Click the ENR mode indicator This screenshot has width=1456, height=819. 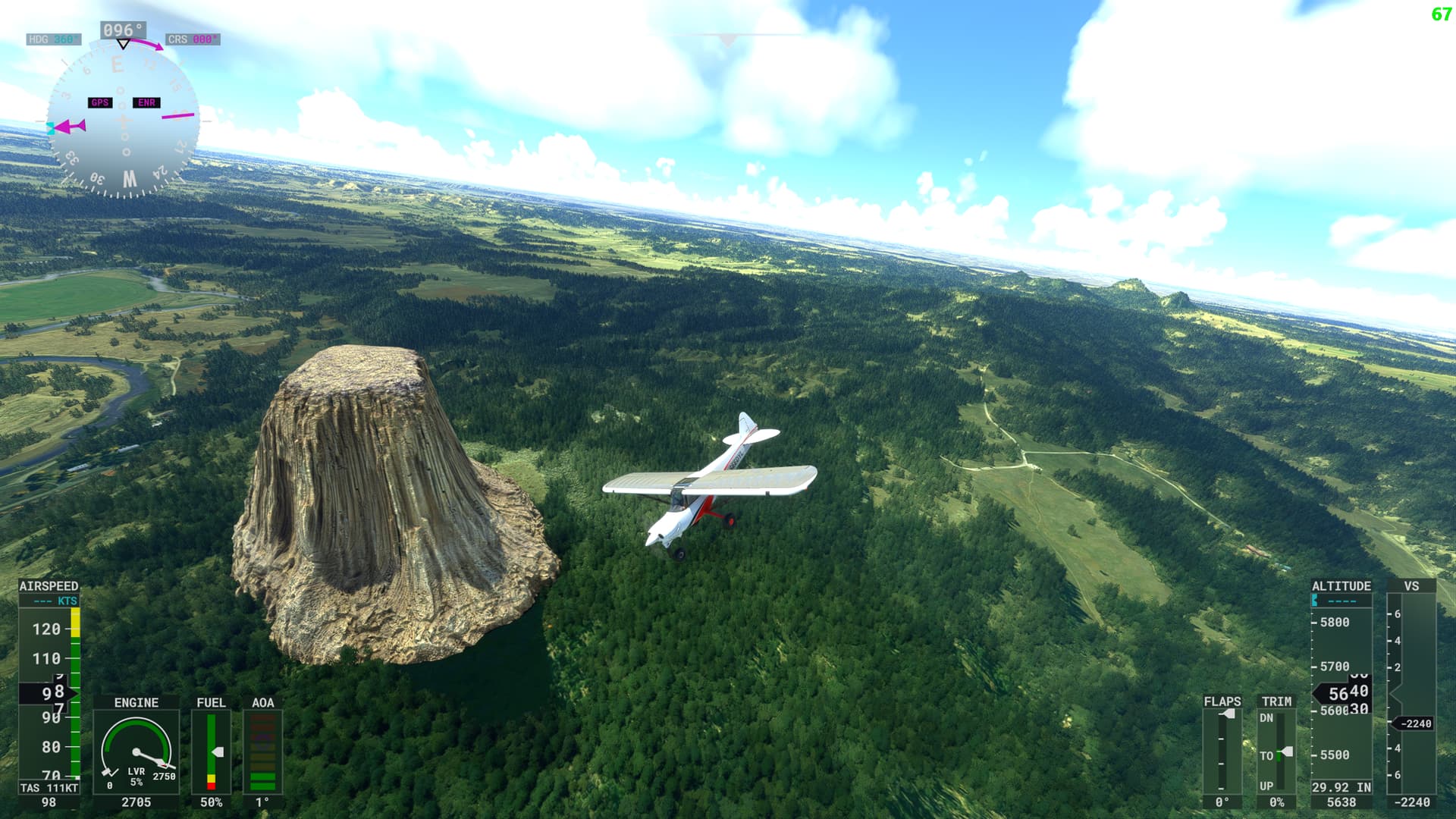[x=146, y=102]
